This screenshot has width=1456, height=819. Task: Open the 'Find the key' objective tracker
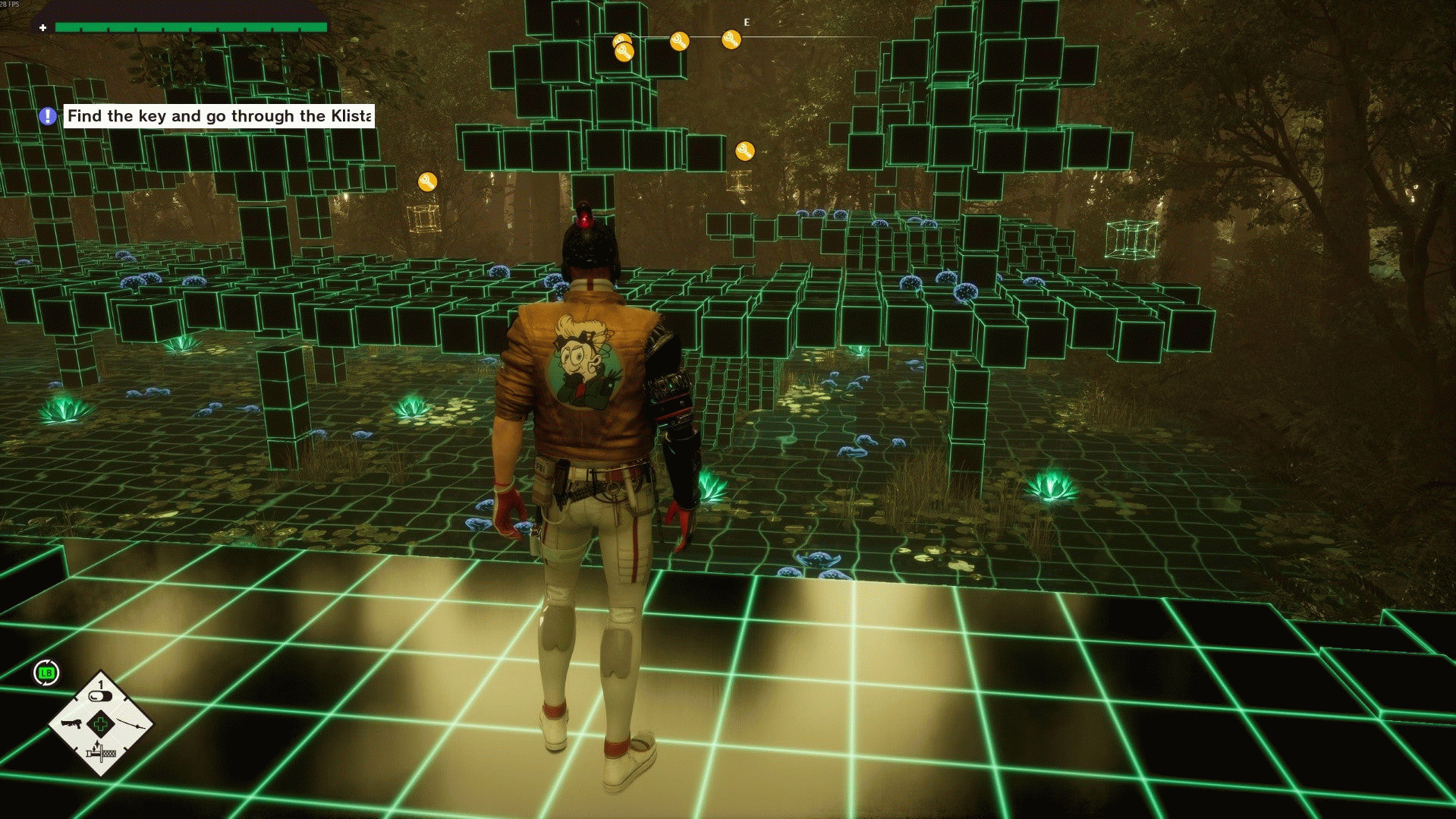219,116
